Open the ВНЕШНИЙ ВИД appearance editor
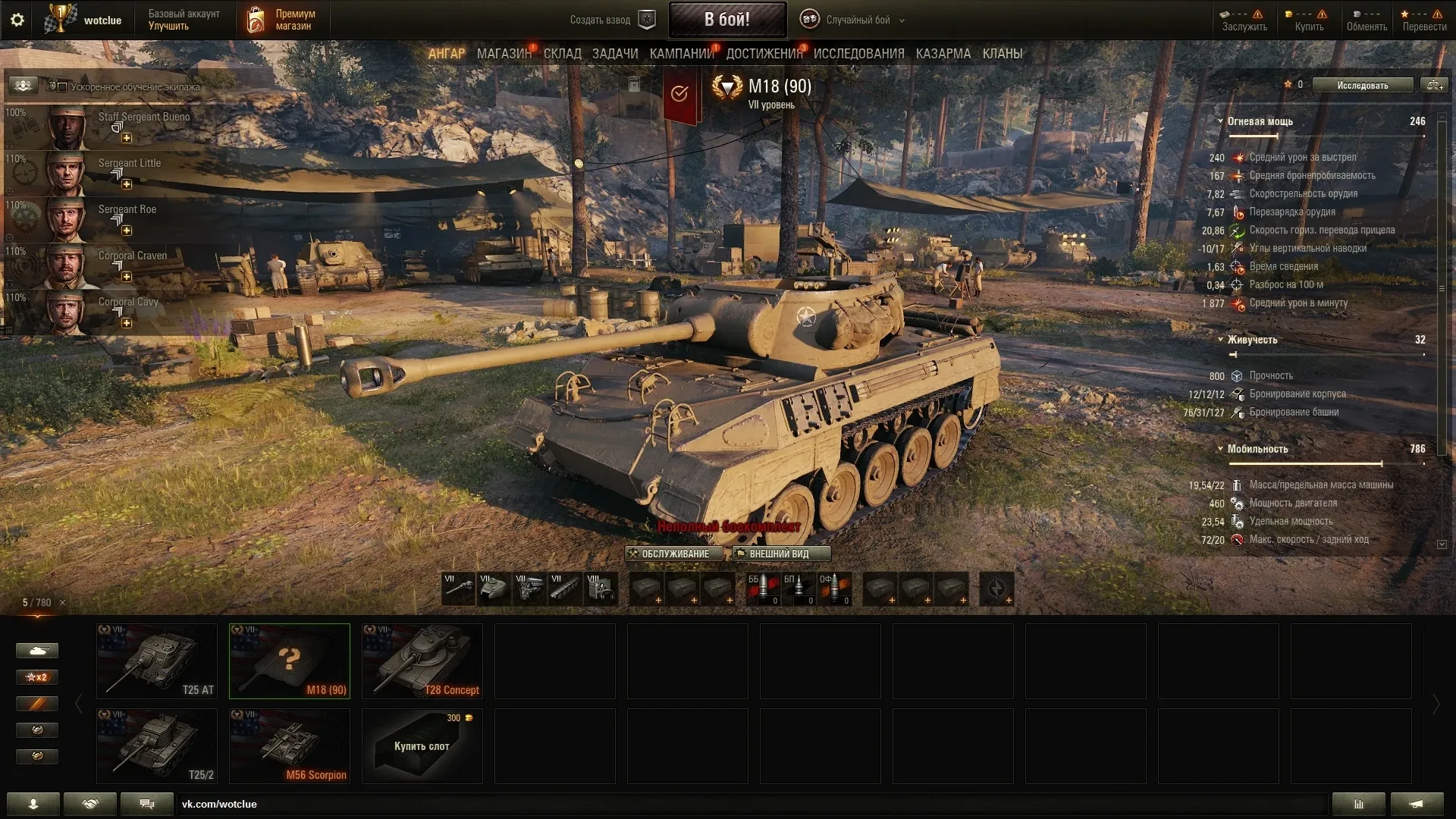 point(780,554)
